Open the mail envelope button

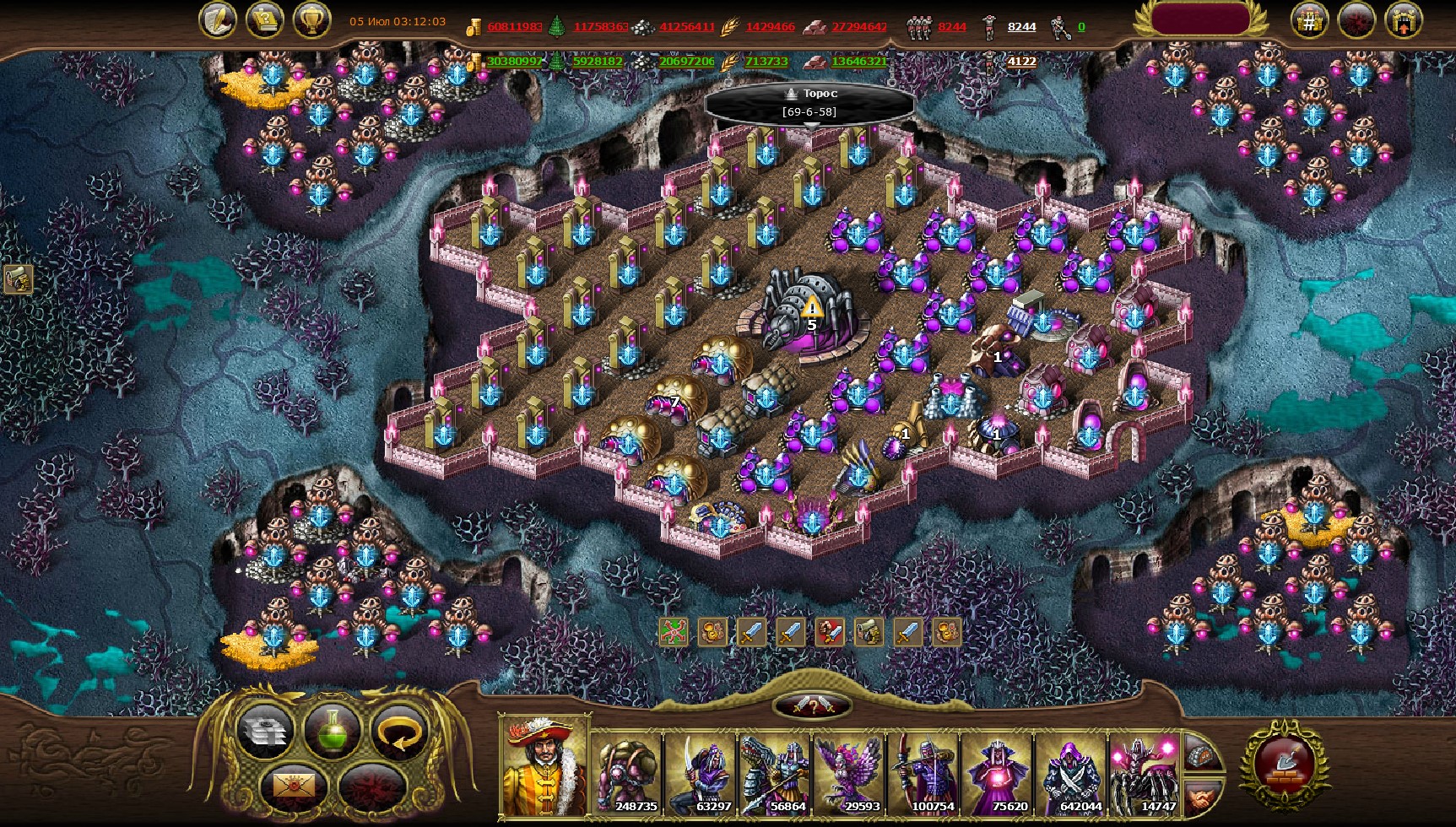(293, 786)
